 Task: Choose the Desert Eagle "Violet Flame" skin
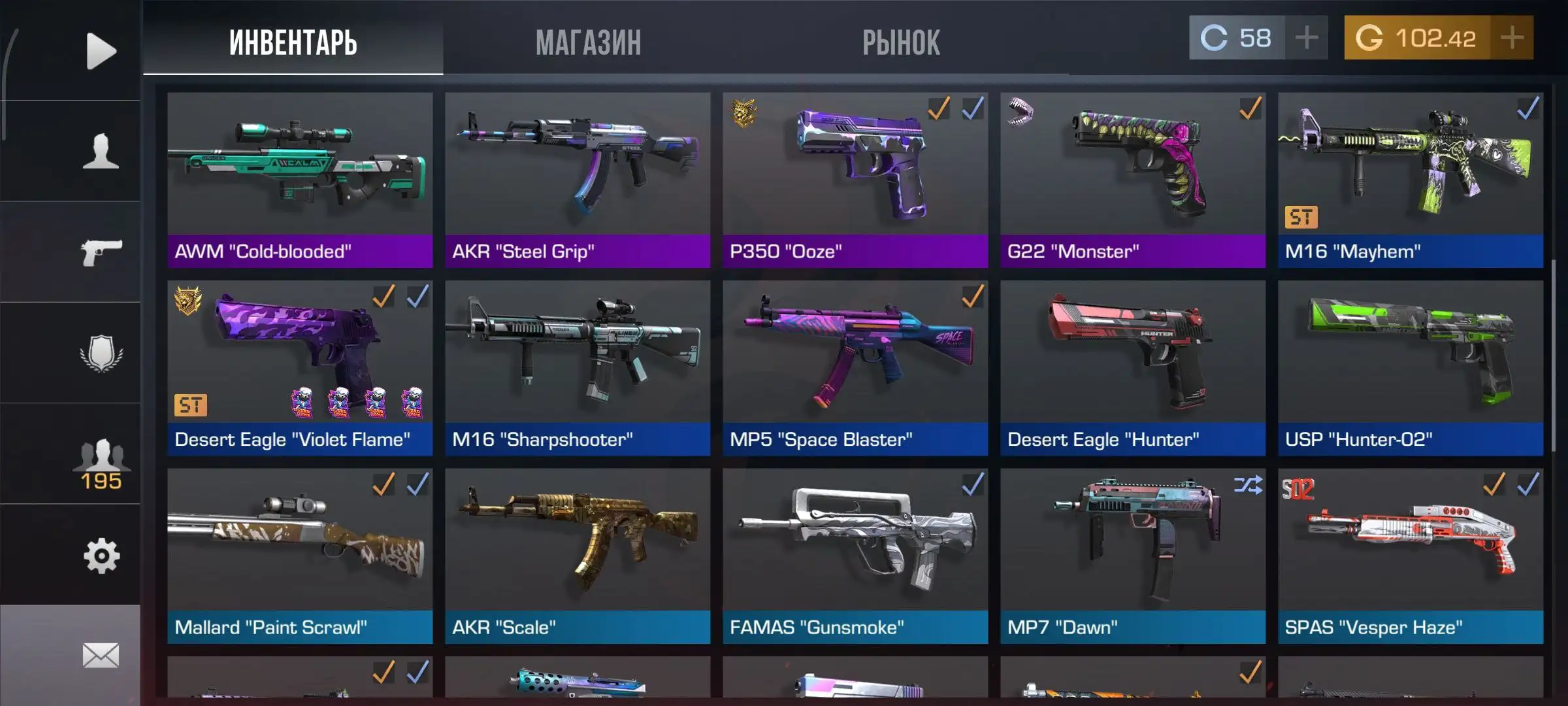300,368
